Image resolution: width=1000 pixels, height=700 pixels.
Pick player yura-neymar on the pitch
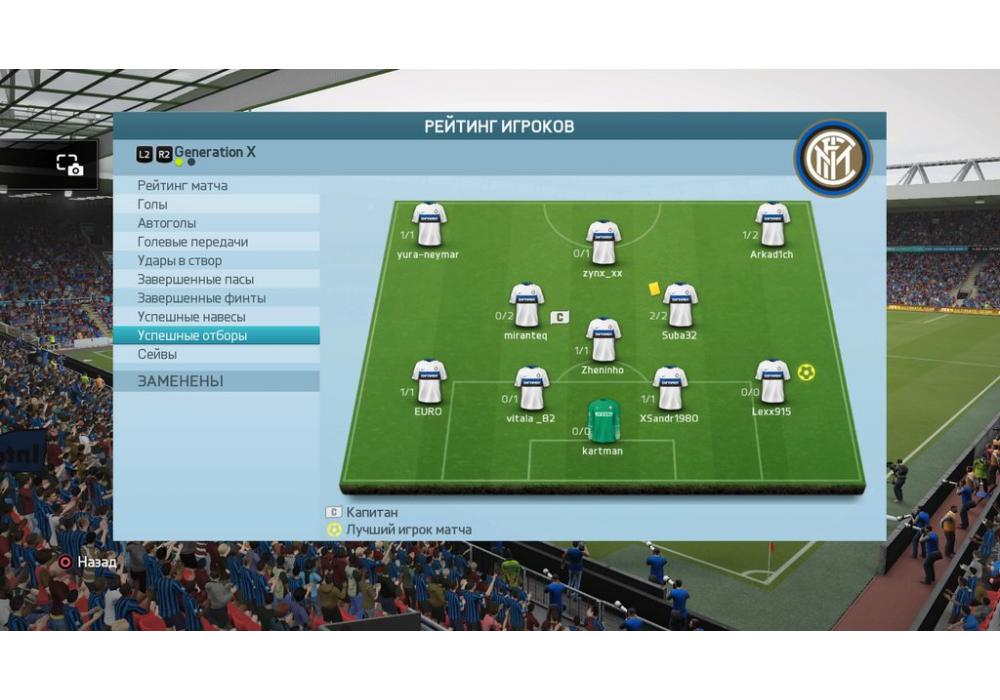(x=429, y=225)
